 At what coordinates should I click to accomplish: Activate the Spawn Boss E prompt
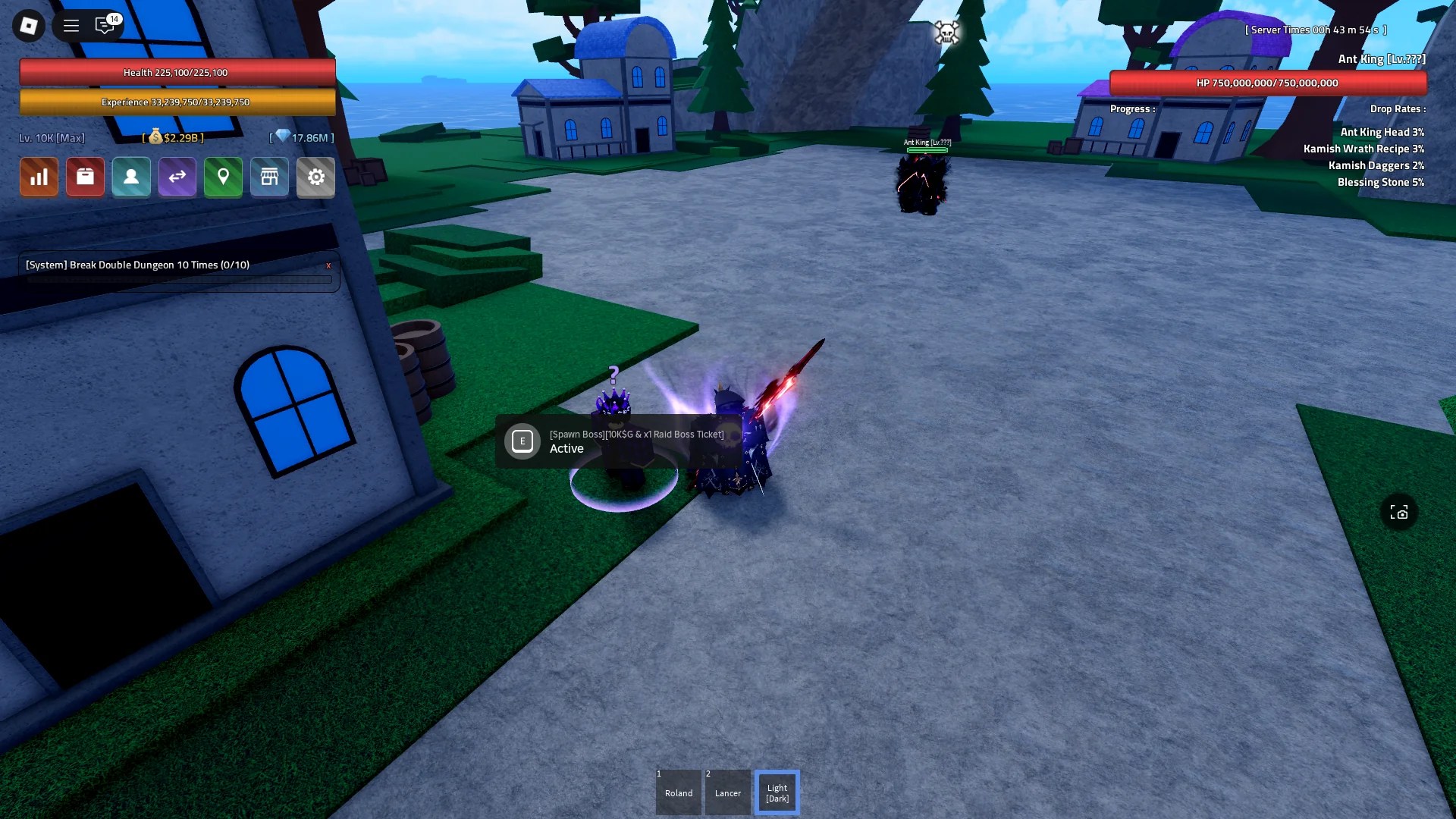point(522,441)
